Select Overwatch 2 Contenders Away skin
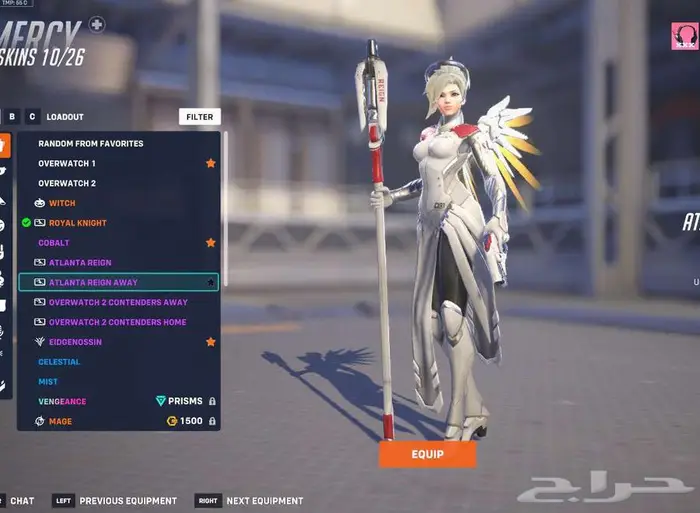The image size is (700, 513). click(118, 302)
